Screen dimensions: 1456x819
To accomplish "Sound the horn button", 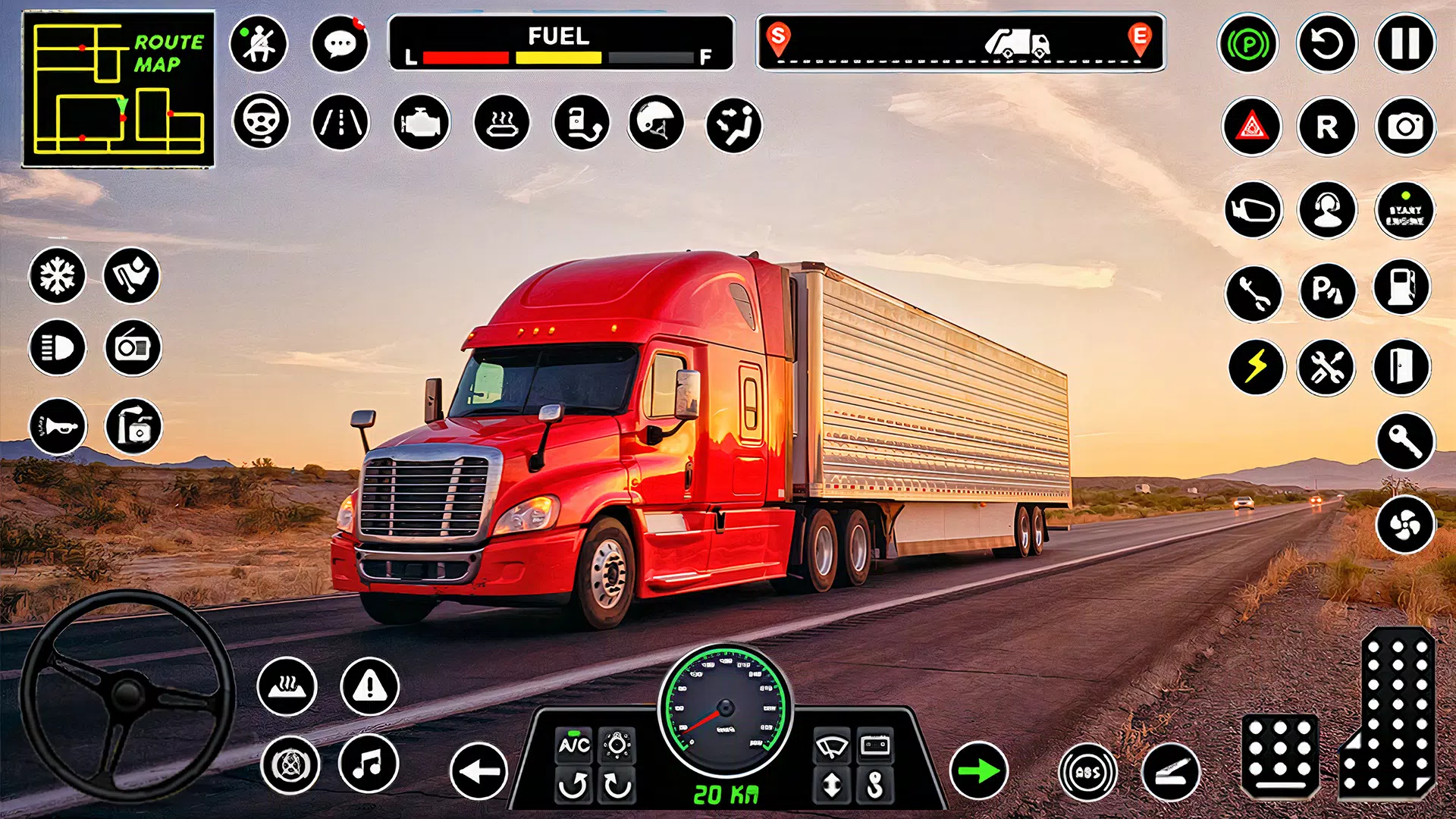I will click(58, 427).
